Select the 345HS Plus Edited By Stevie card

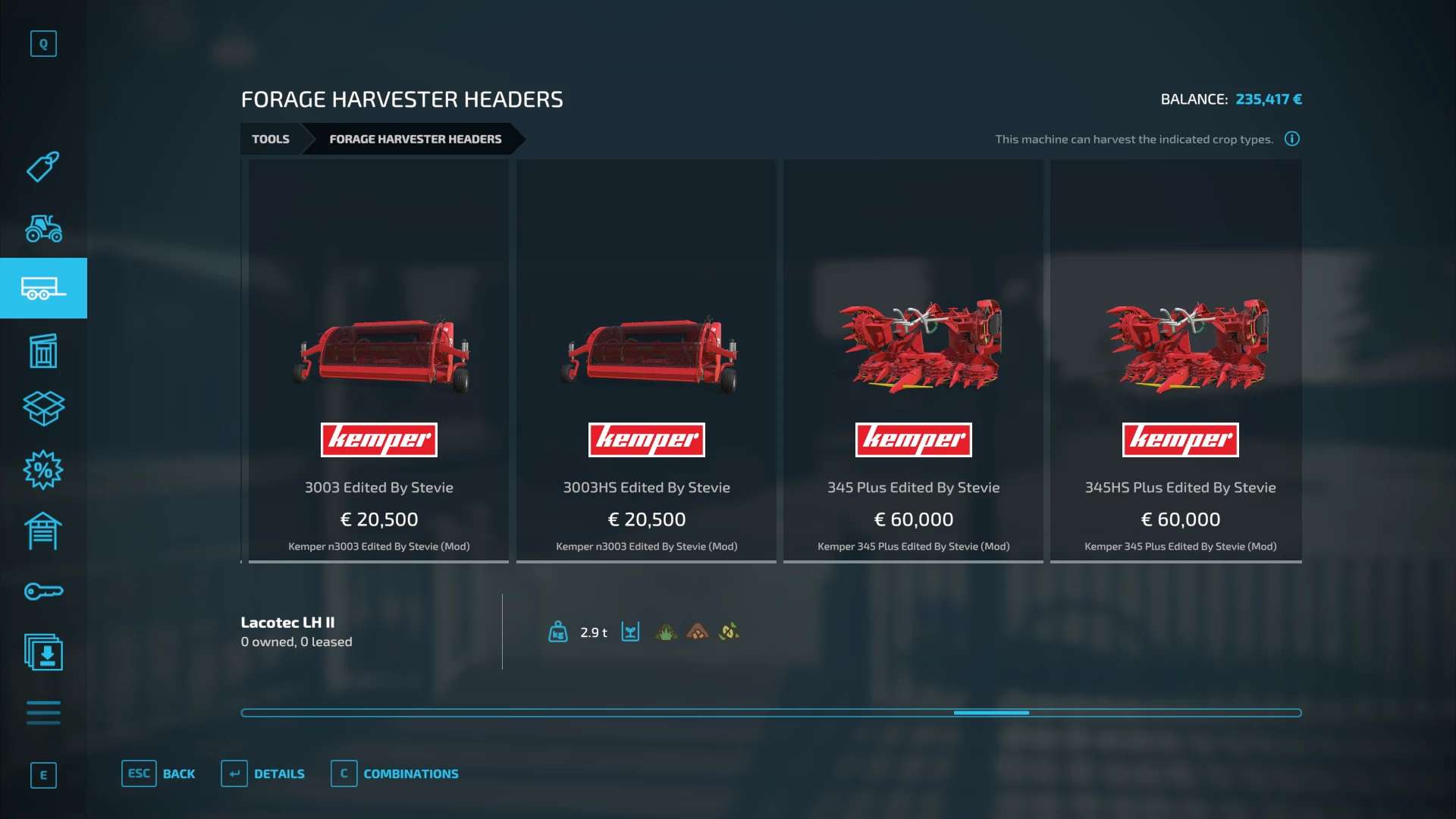click(1179, 361)
